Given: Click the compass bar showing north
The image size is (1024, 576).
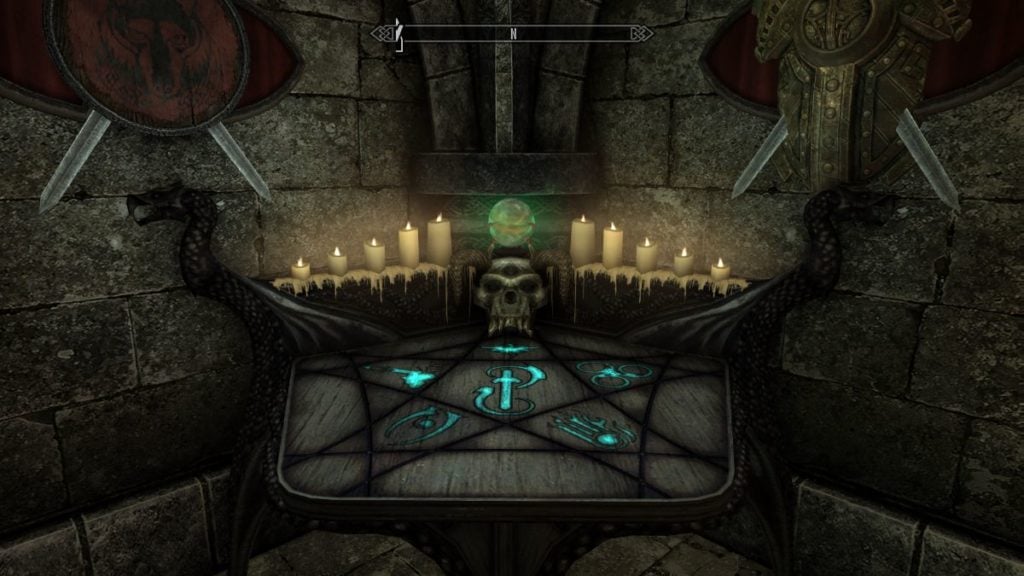Looking at the screenshot, I should coord(512,33).
